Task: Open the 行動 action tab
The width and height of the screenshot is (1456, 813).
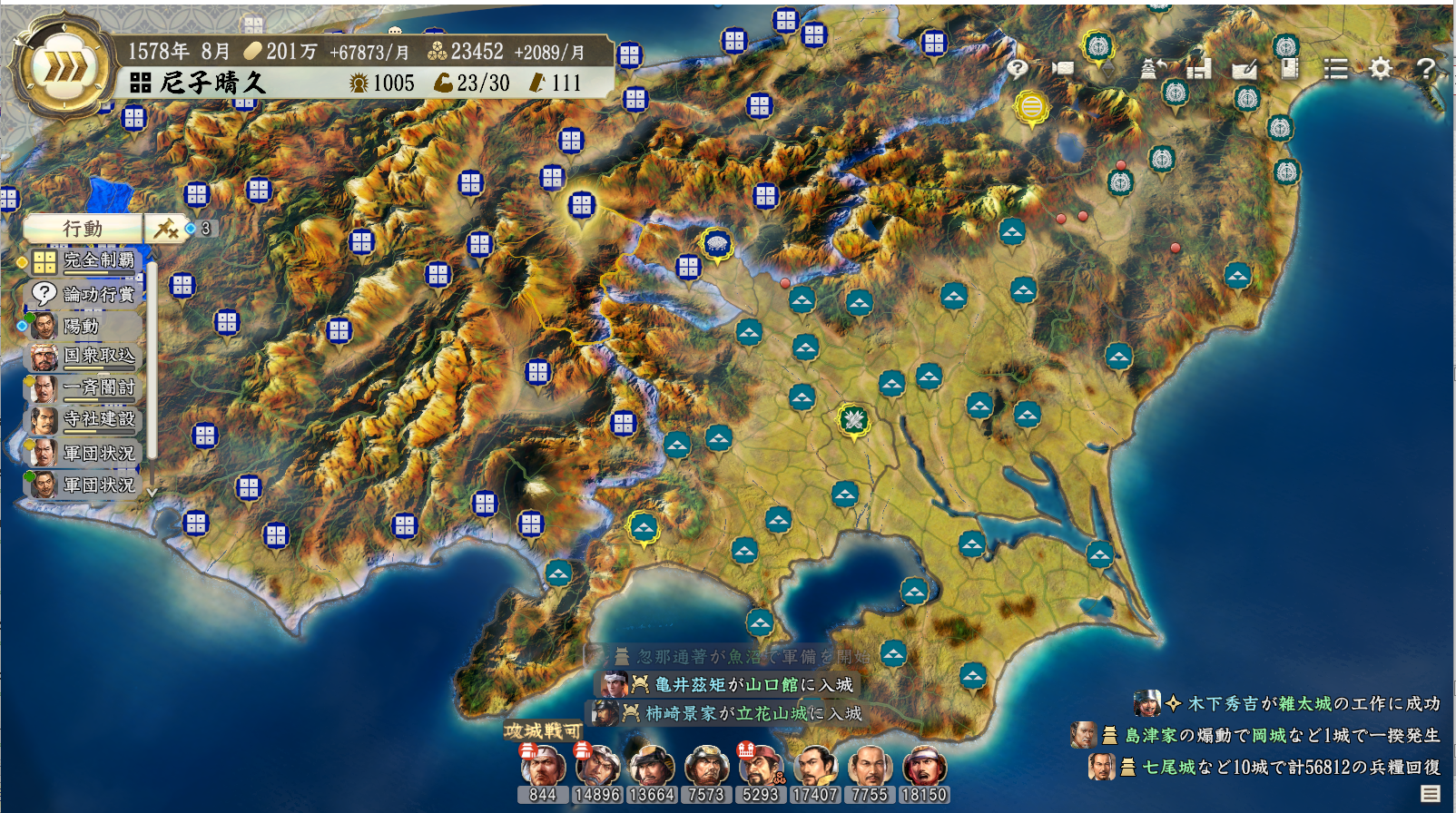Action: tap(83, 229)
